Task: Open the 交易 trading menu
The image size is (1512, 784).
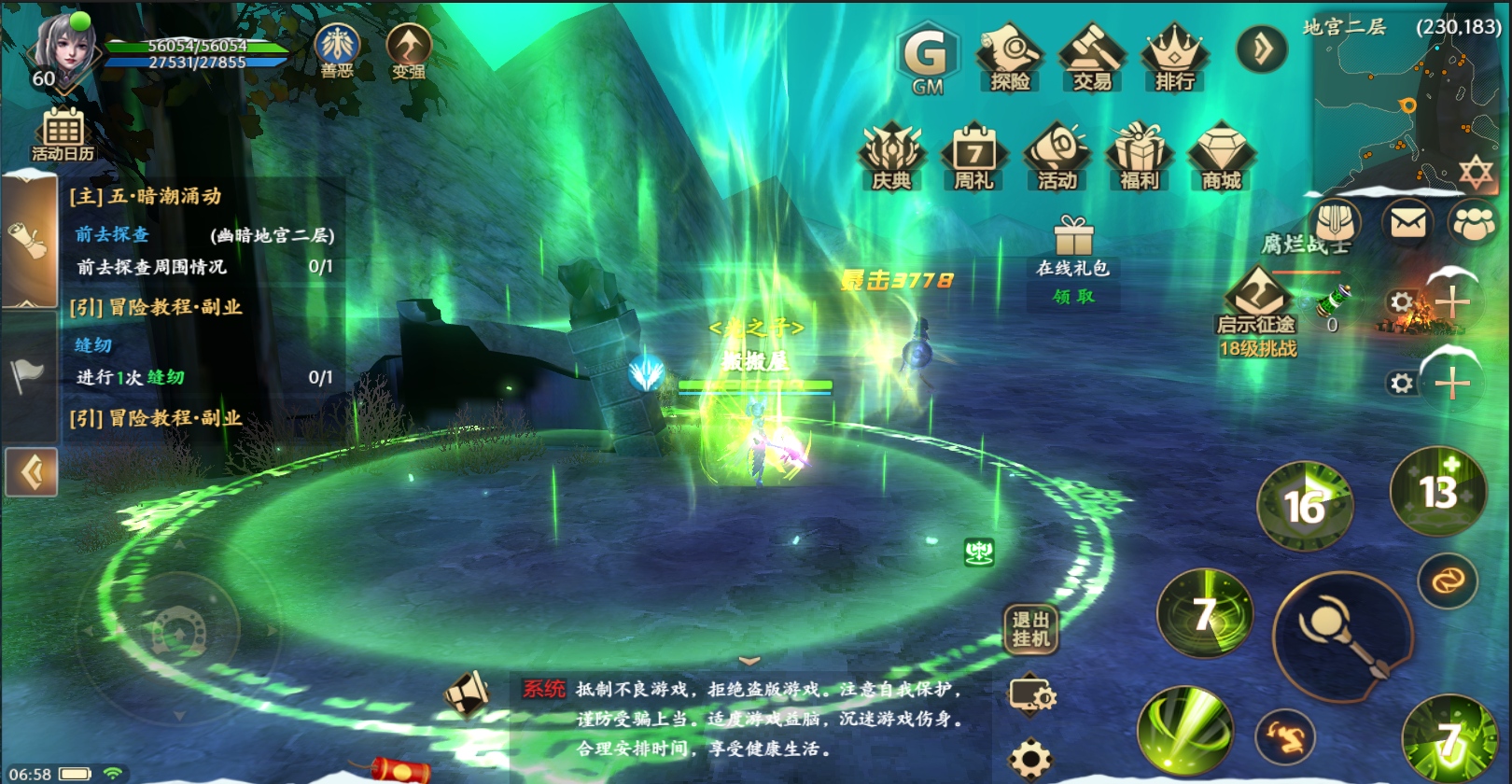Action: coord(1092,58)
